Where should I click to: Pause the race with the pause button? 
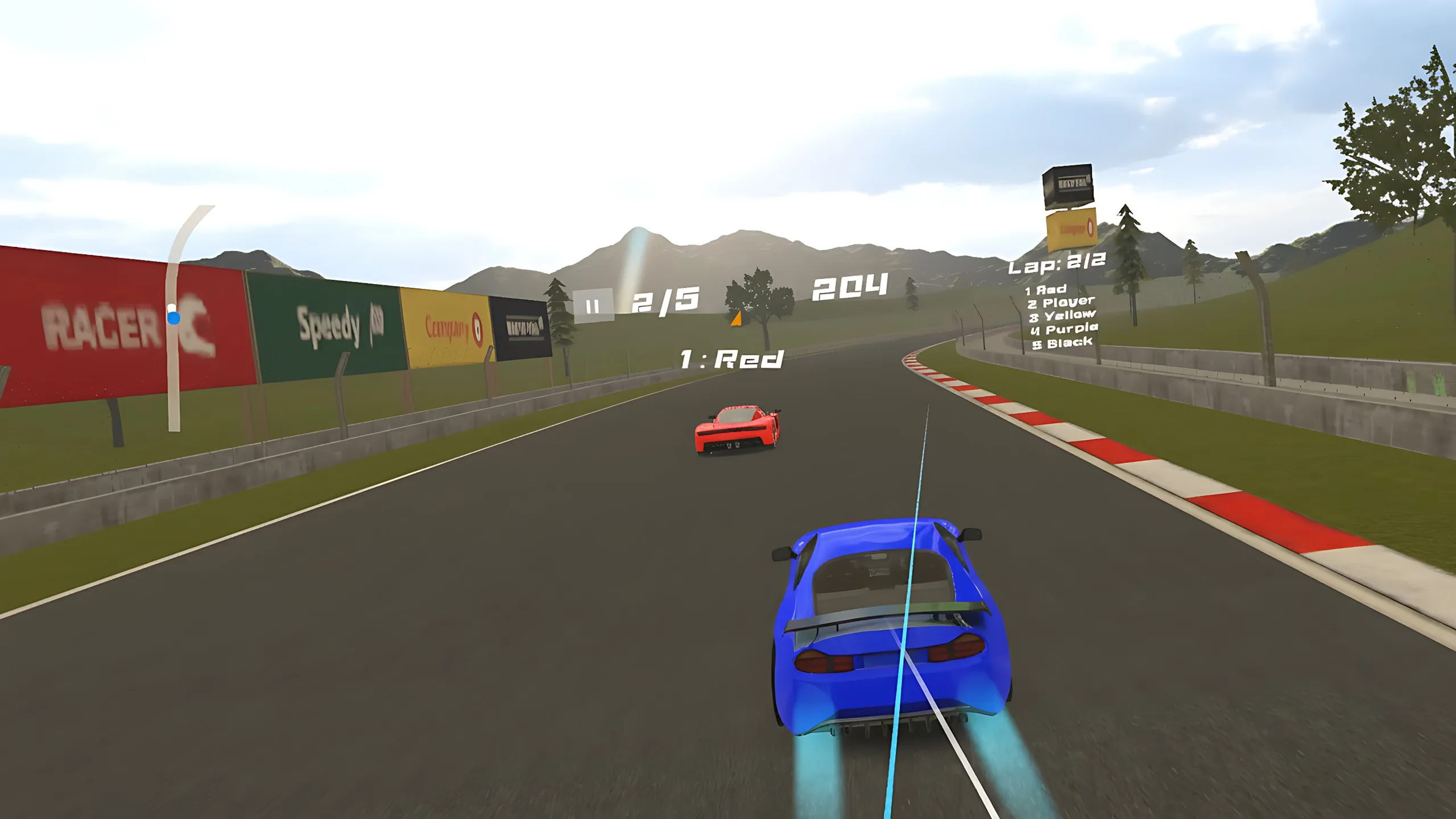click(593, 306)
